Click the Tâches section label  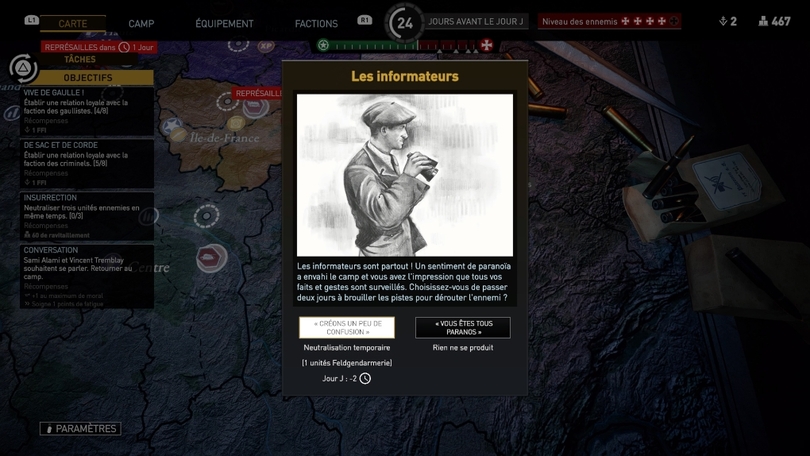[80, 60]
